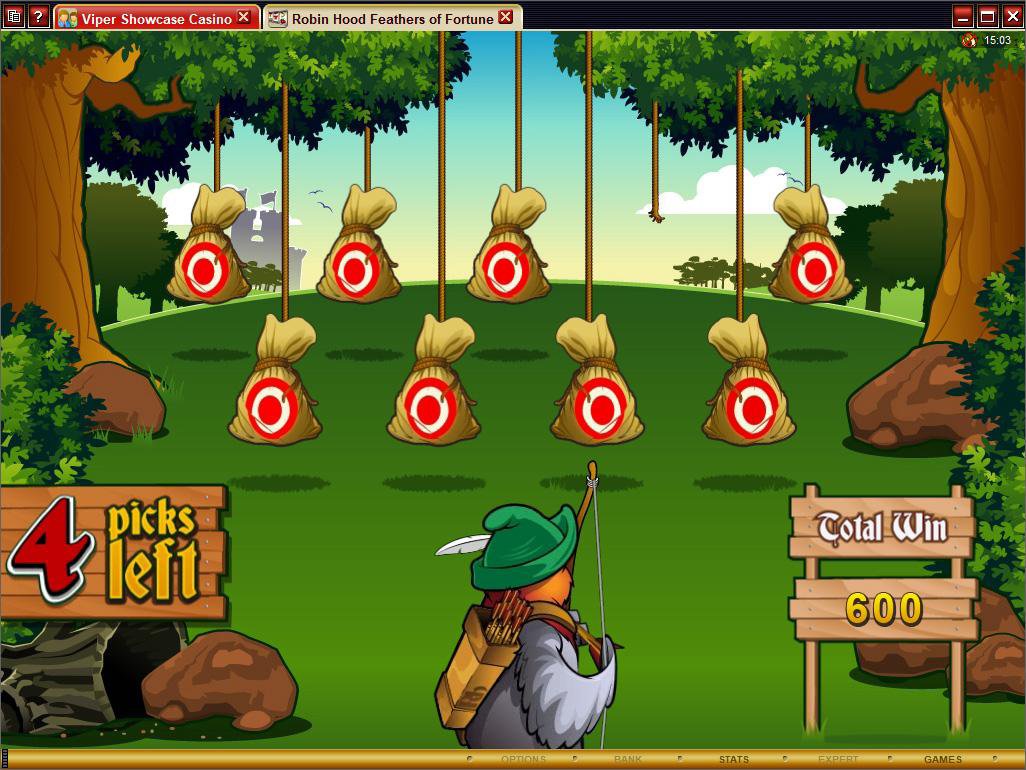This screenshot has height=770, width=1026.
Task: Close the casino window
Action: pos(1011,16)
